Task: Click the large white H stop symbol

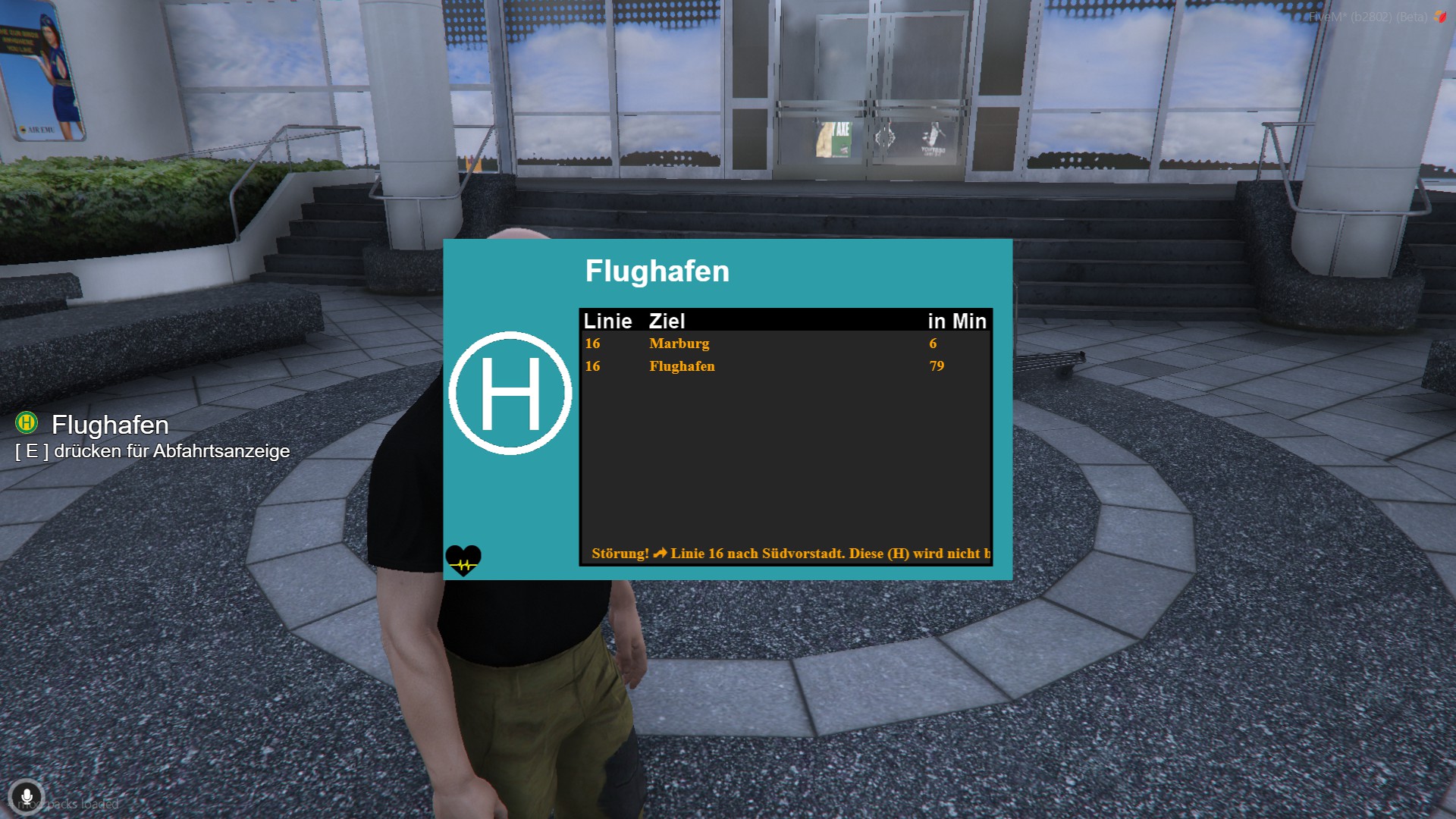Action: pyautogui.click(x=510, y=393)
